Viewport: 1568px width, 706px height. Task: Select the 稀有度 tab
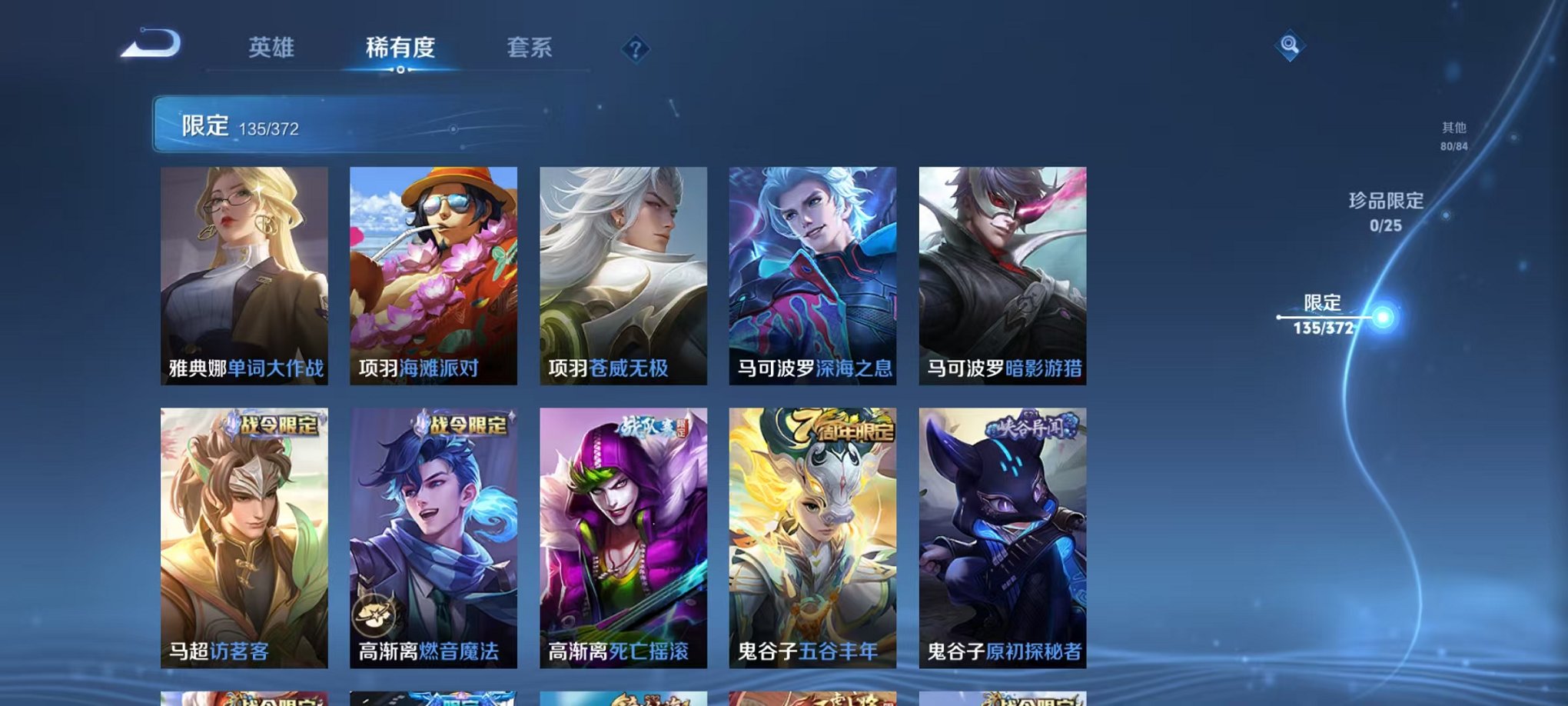400,48
